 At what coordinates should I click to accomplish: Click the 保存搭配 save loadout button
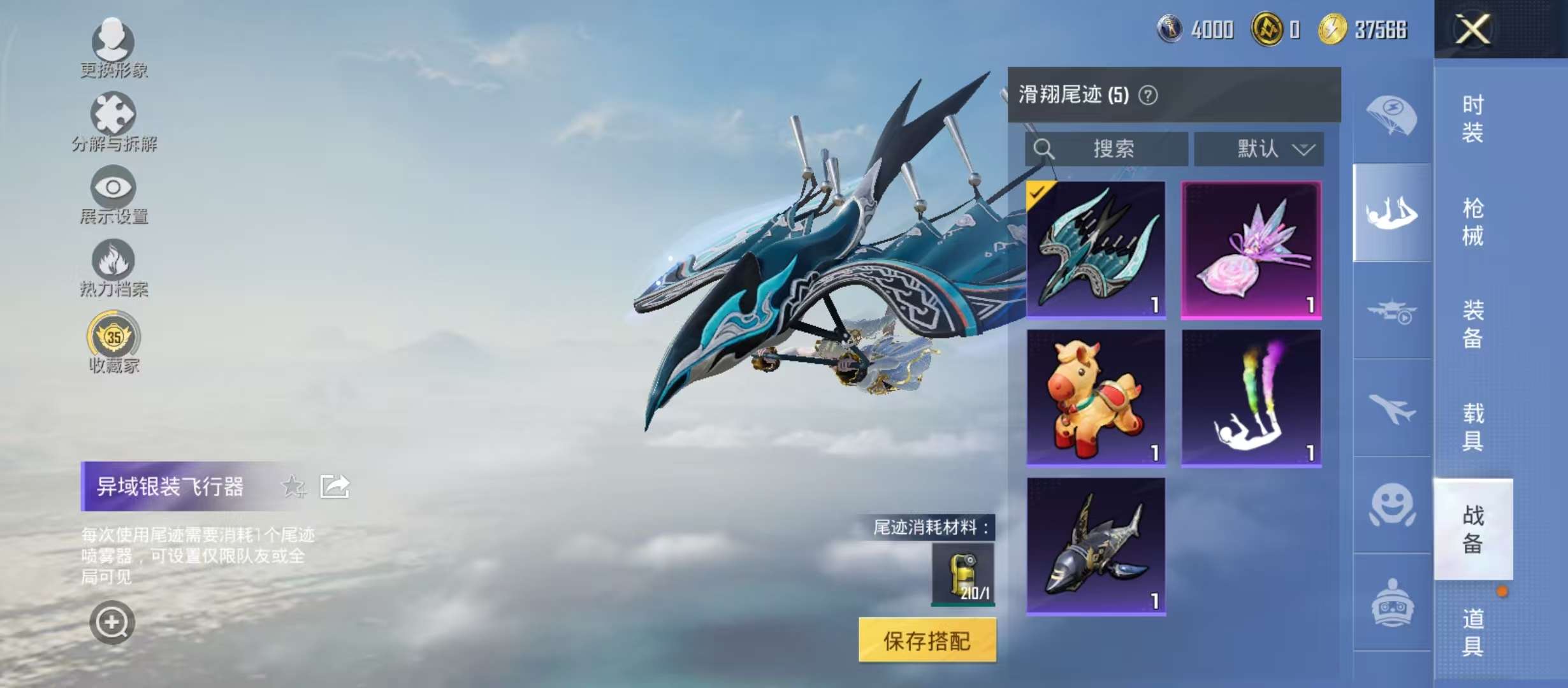point(927,640)
